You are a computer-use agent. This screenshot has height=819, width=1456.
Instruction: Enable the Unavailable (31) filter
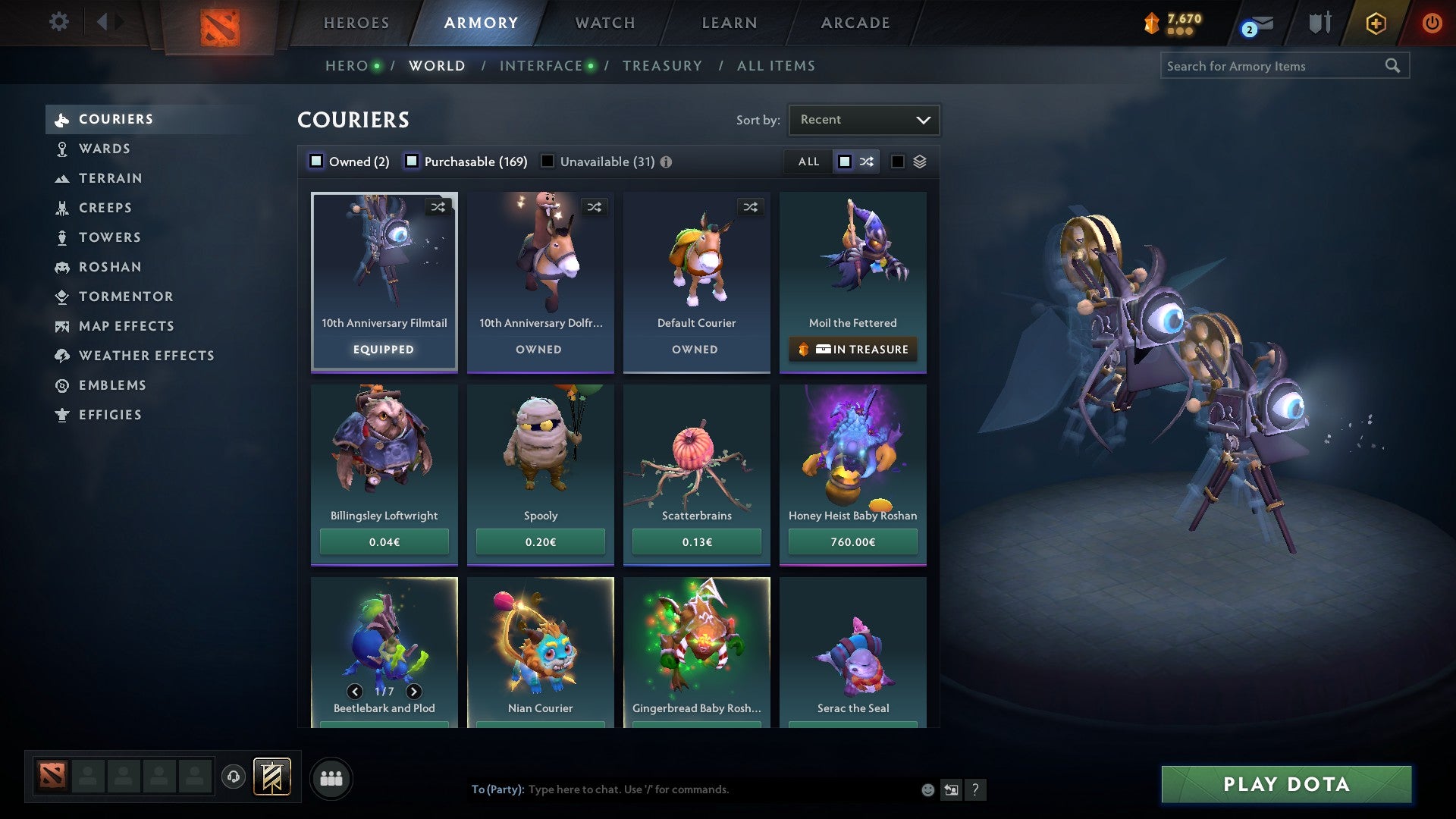point(548,161)
